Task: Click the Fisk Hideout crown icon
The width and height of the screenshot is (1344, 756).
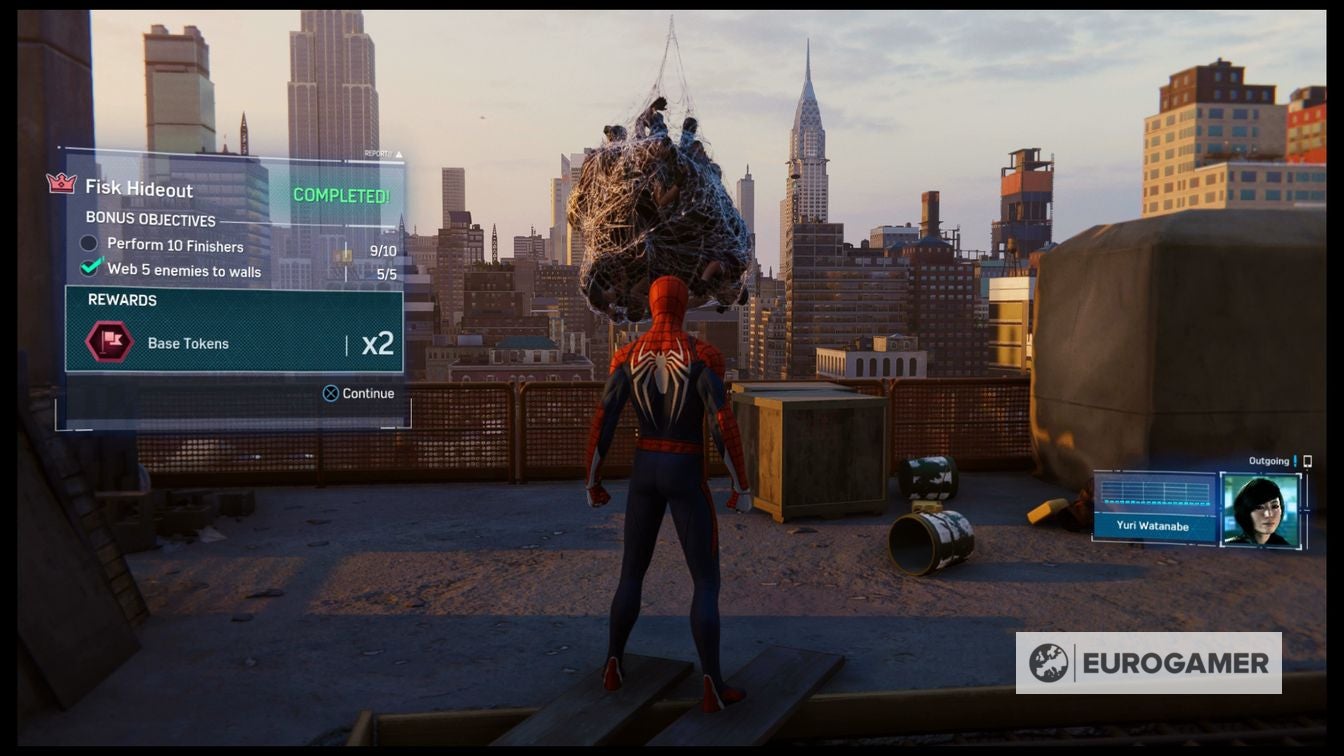Action: [60, 184]
